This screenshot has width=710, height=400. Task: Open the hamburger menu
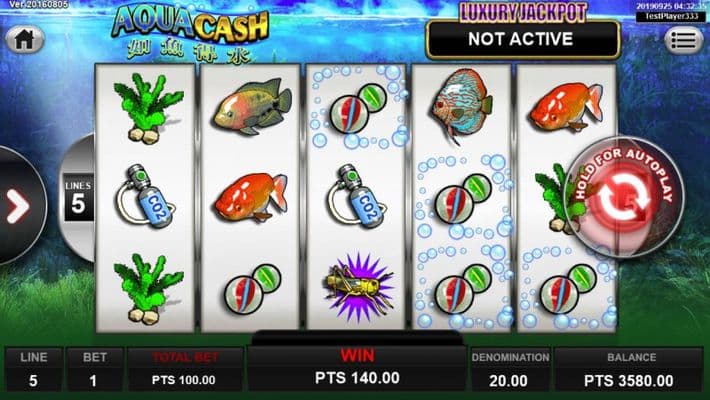[686, 41]
